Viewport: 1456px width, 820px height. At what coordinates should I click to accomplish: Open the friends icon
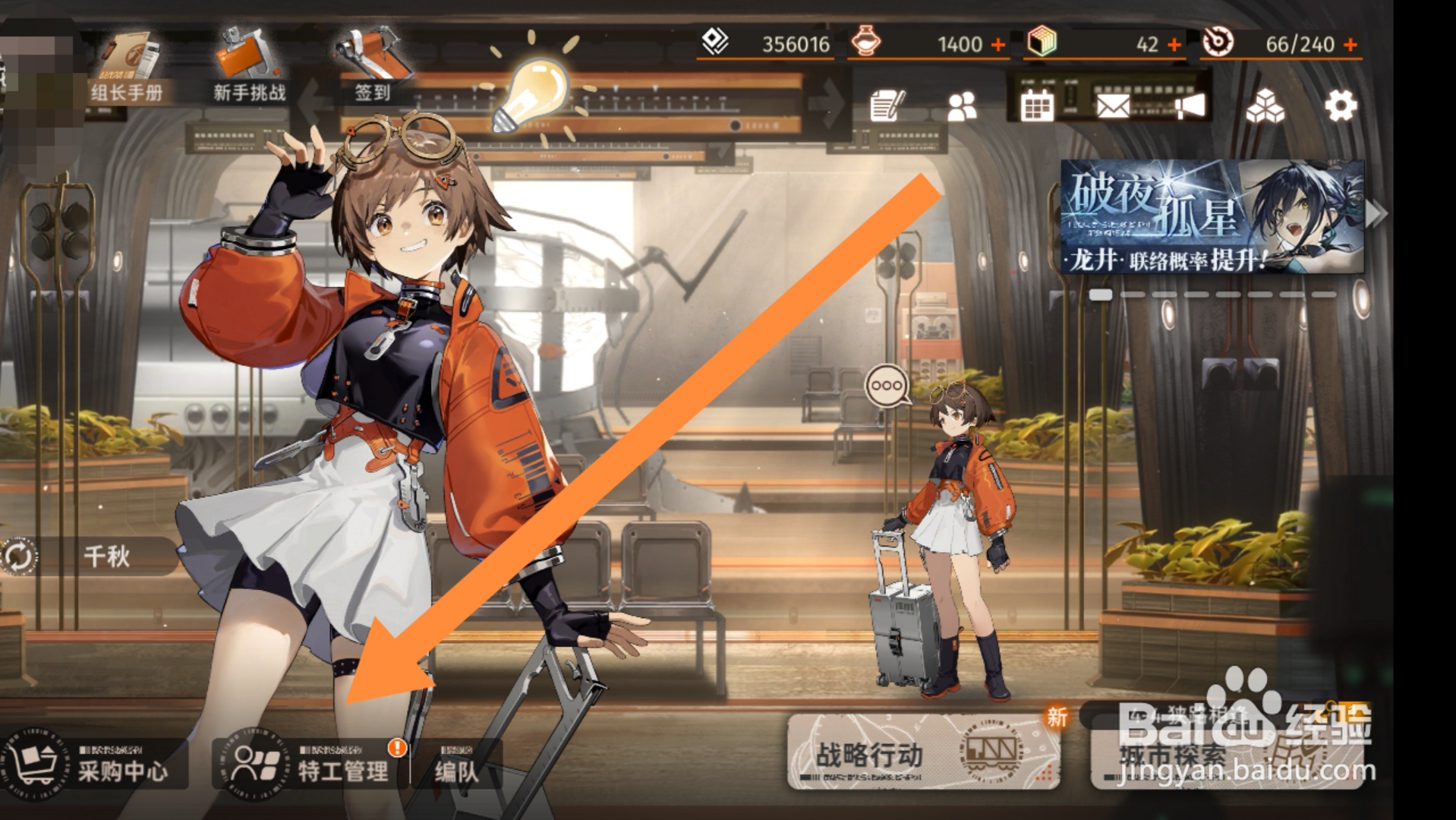pos(962,107)
